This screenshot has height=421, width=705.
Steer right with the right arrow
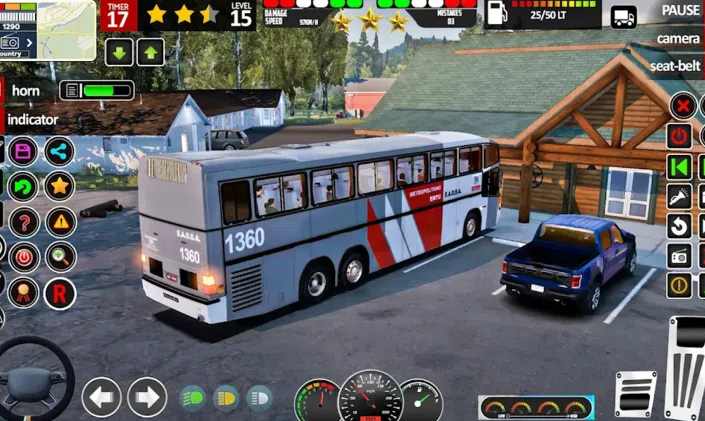coord(147,397)
